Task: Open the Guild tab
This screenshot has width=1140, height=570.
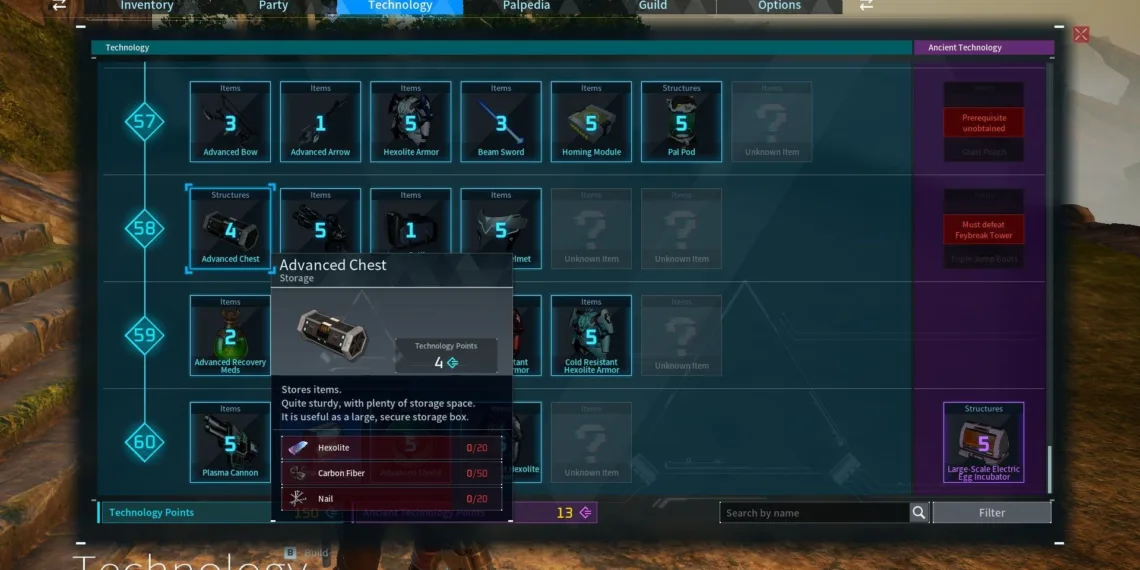Action: coord(653,6)
